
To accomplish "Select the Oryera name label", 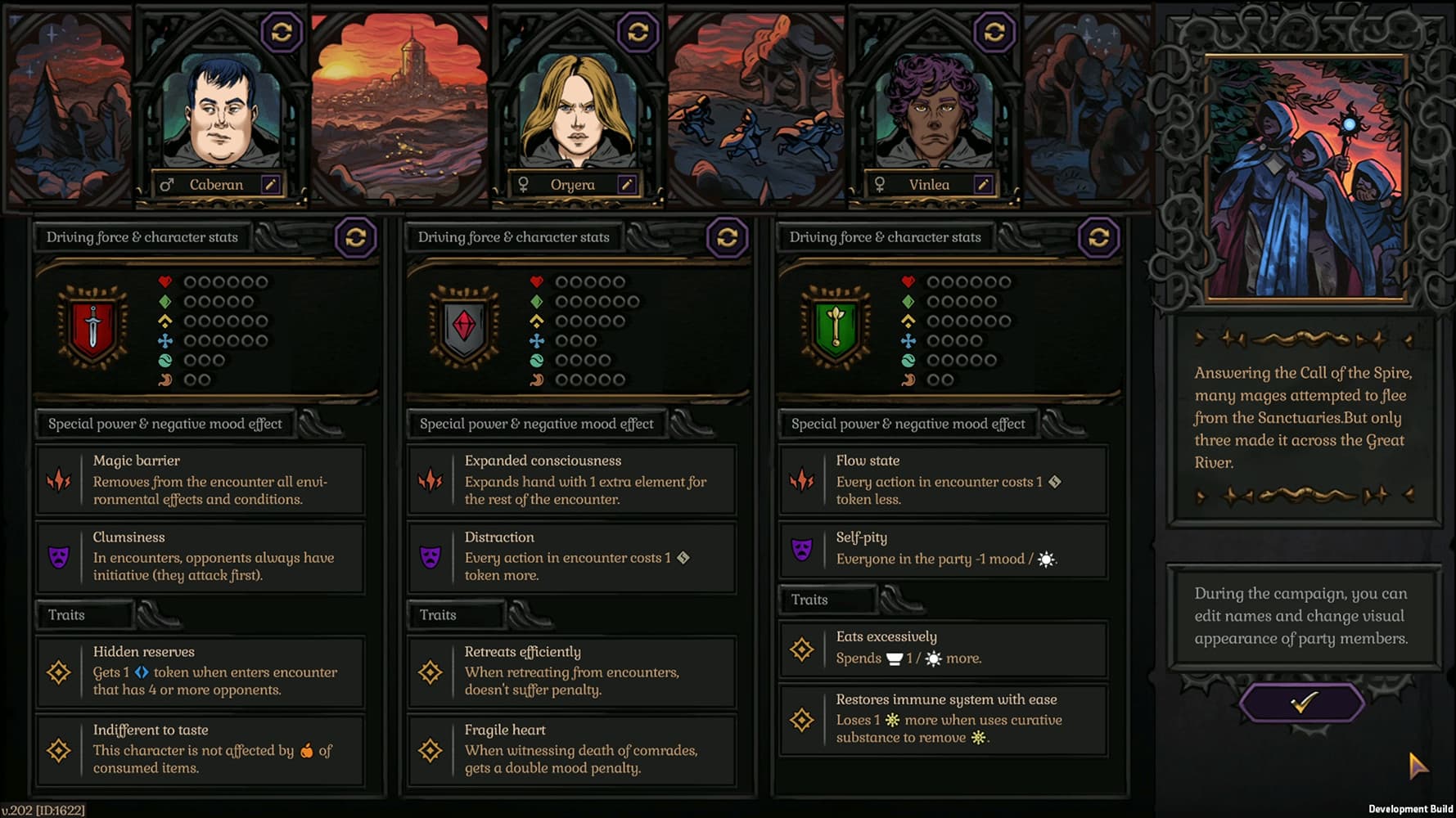I will tap(573, 185).
